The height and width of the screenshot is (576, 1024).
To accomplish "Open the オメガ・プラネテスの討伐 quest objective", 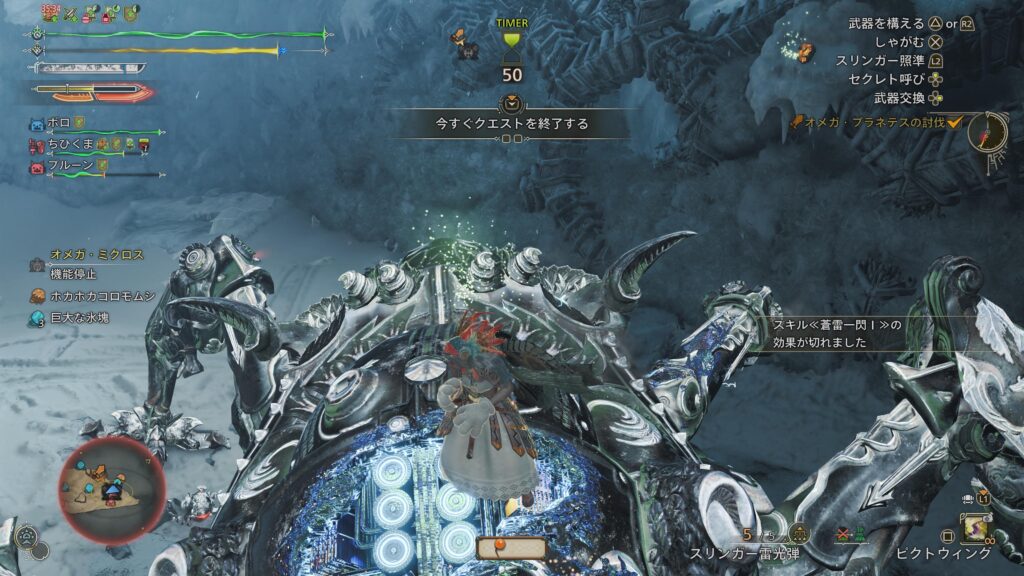I will tap(868, 122).
